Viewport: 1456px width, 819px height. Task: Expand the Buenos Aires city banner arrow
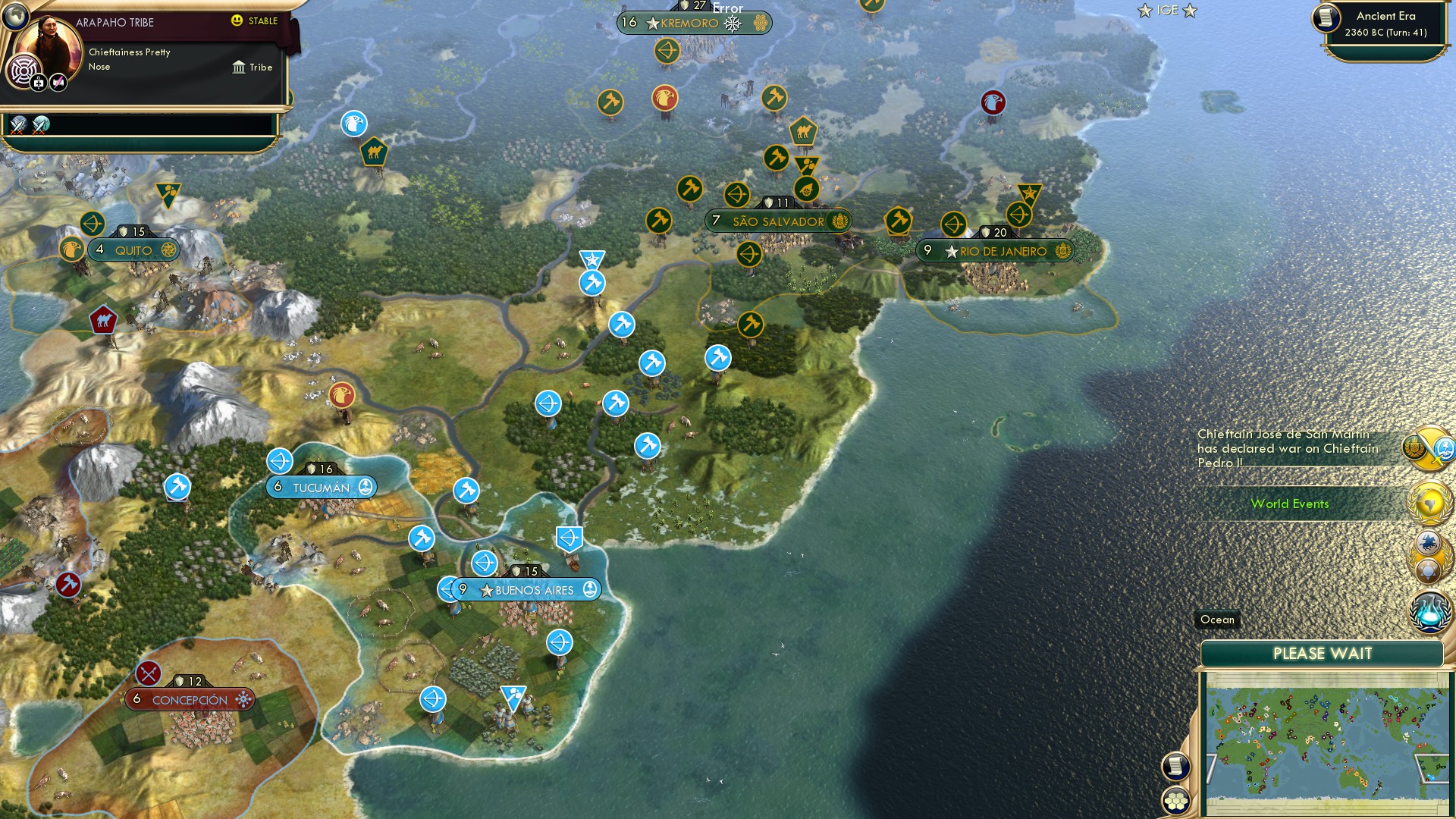click(446, 589)
